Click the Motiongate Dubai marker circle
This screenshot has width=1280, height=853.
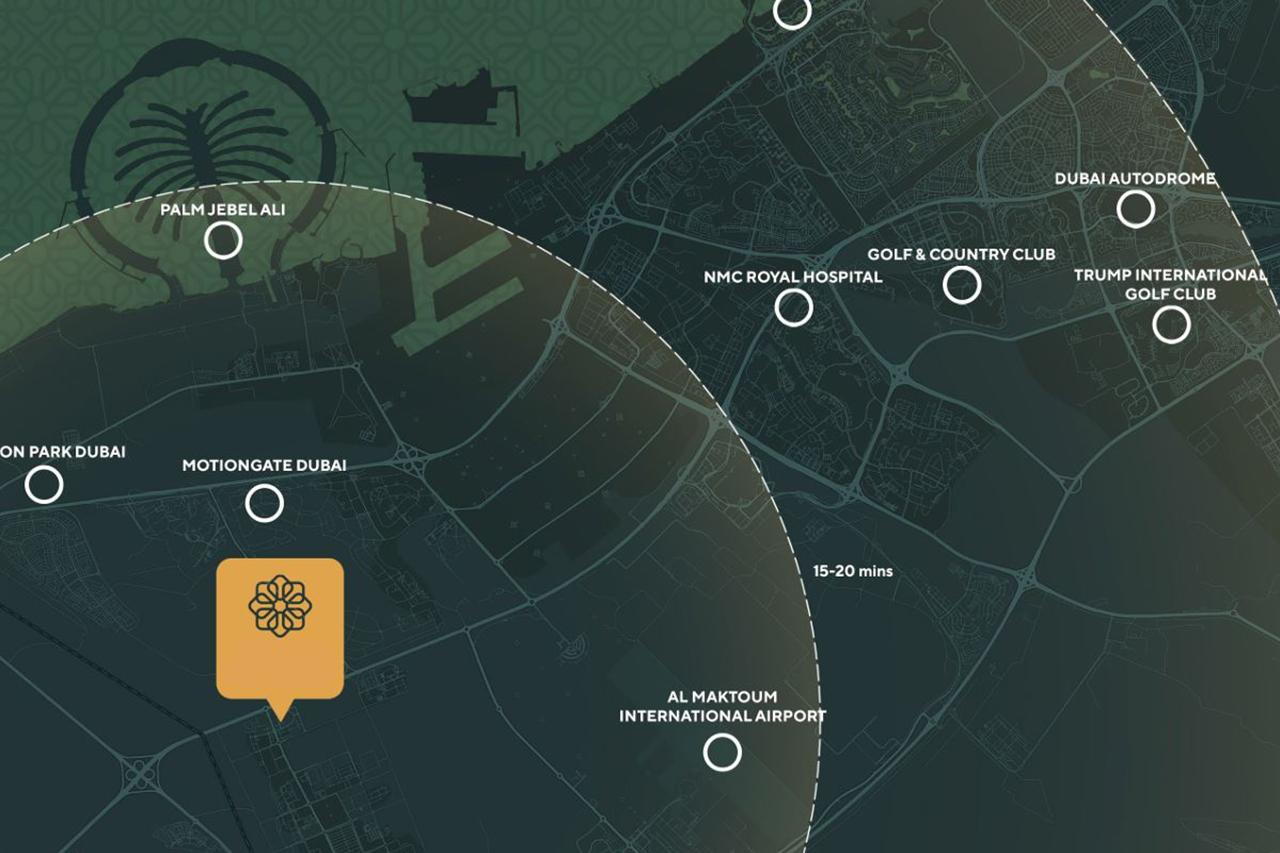[x=264, y=503]
